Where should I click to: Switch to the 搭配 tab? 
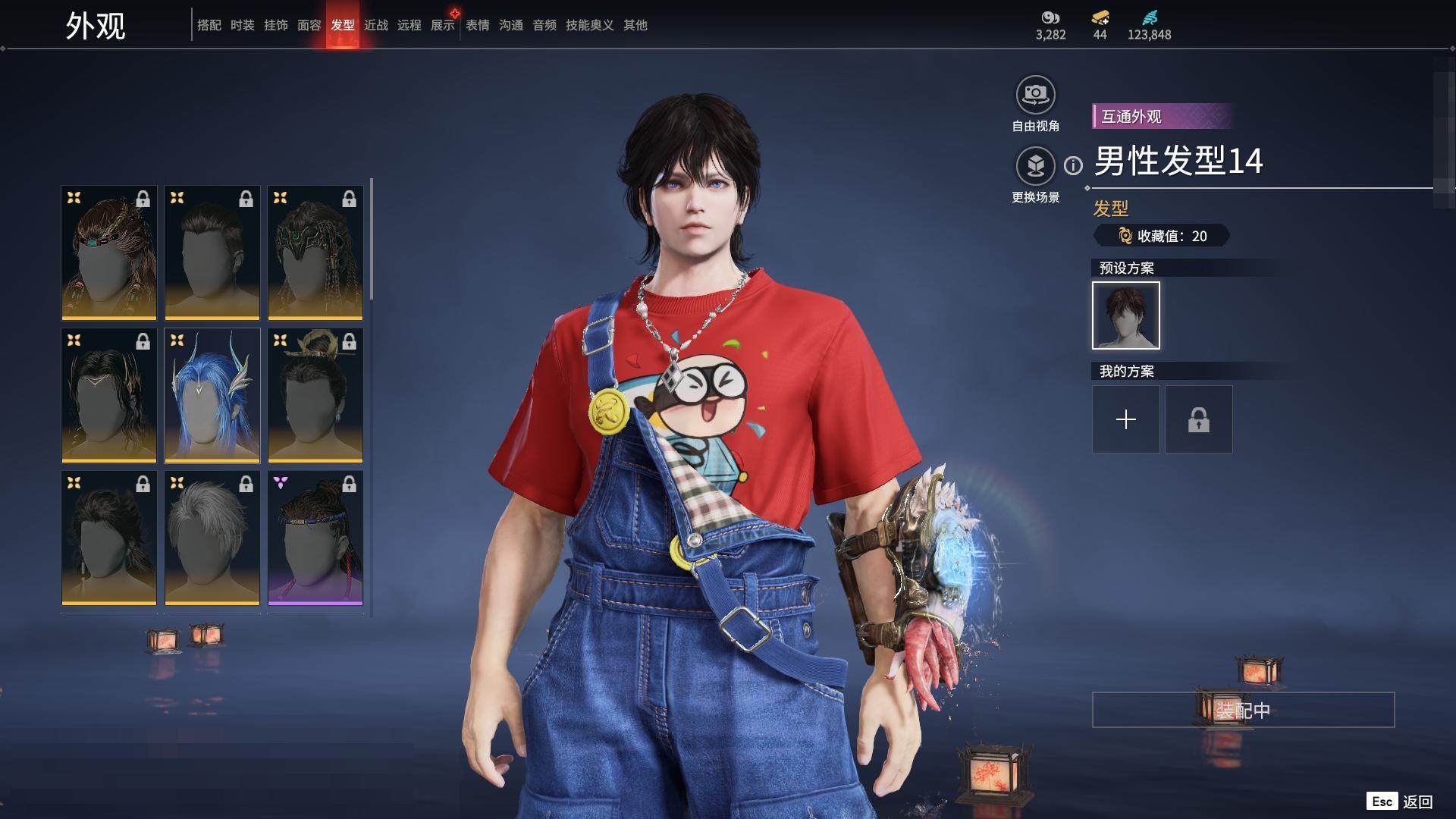[209, 25]
